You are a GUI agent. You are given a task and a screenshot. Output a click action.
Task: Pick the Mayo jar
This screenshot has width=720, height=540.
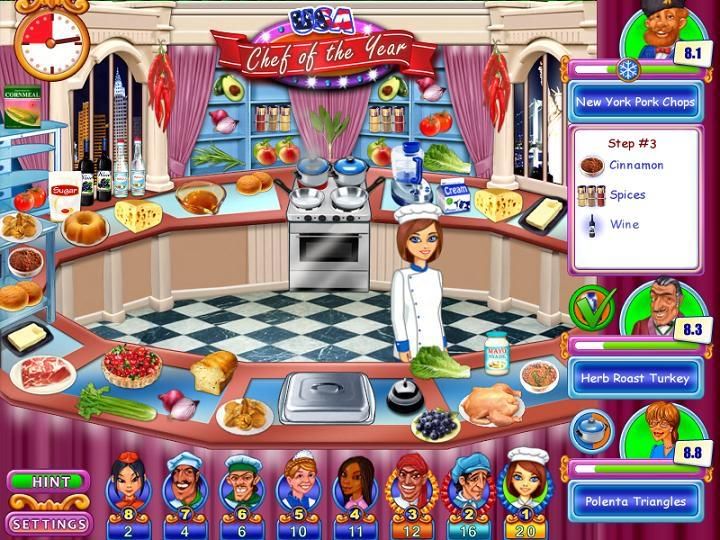pyautogui.click(x=496, y=354)
